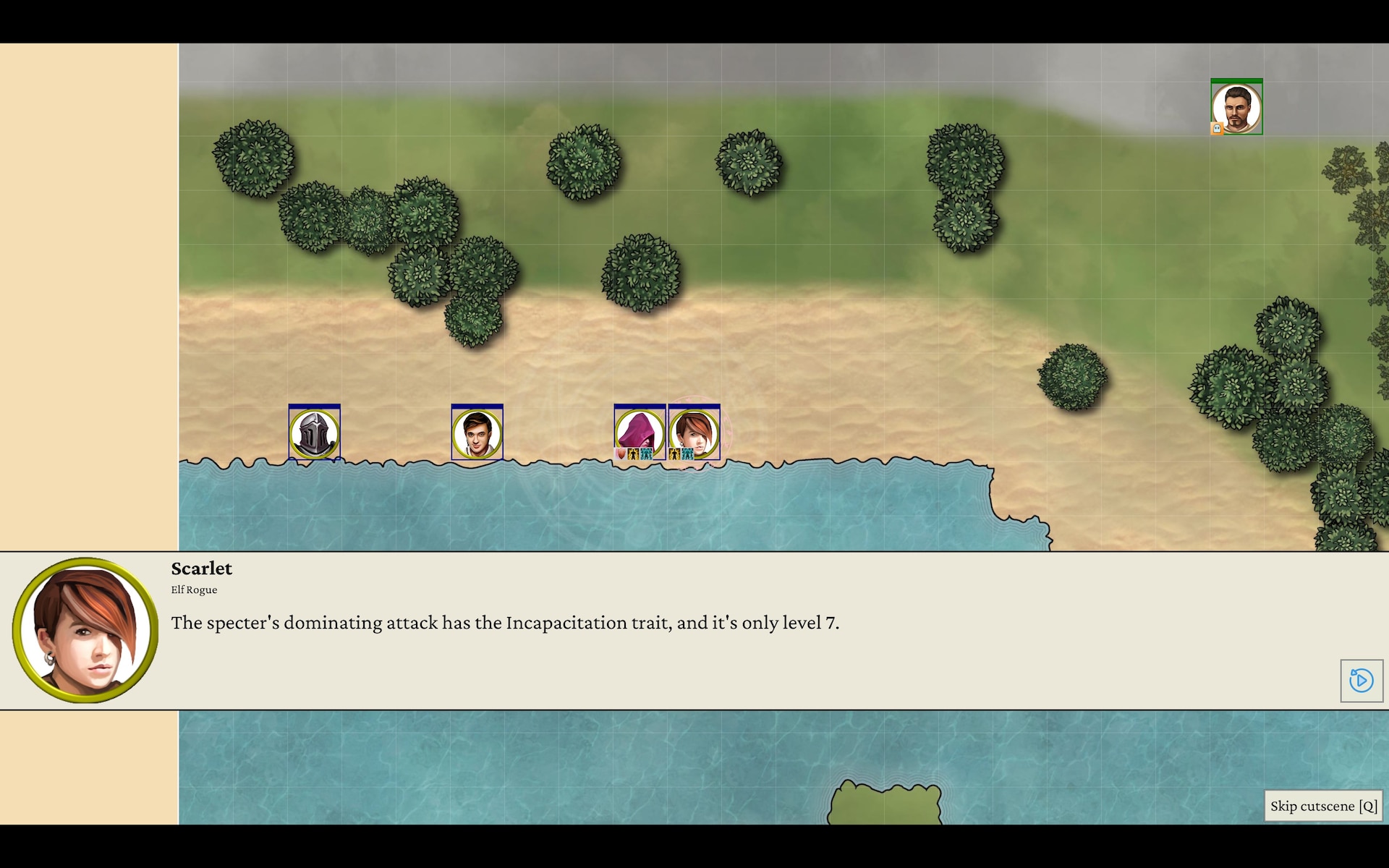Click Scarlet's large dialogue portrait
The width and height of the screenshot is (1389, 868).
click(85, 630)
